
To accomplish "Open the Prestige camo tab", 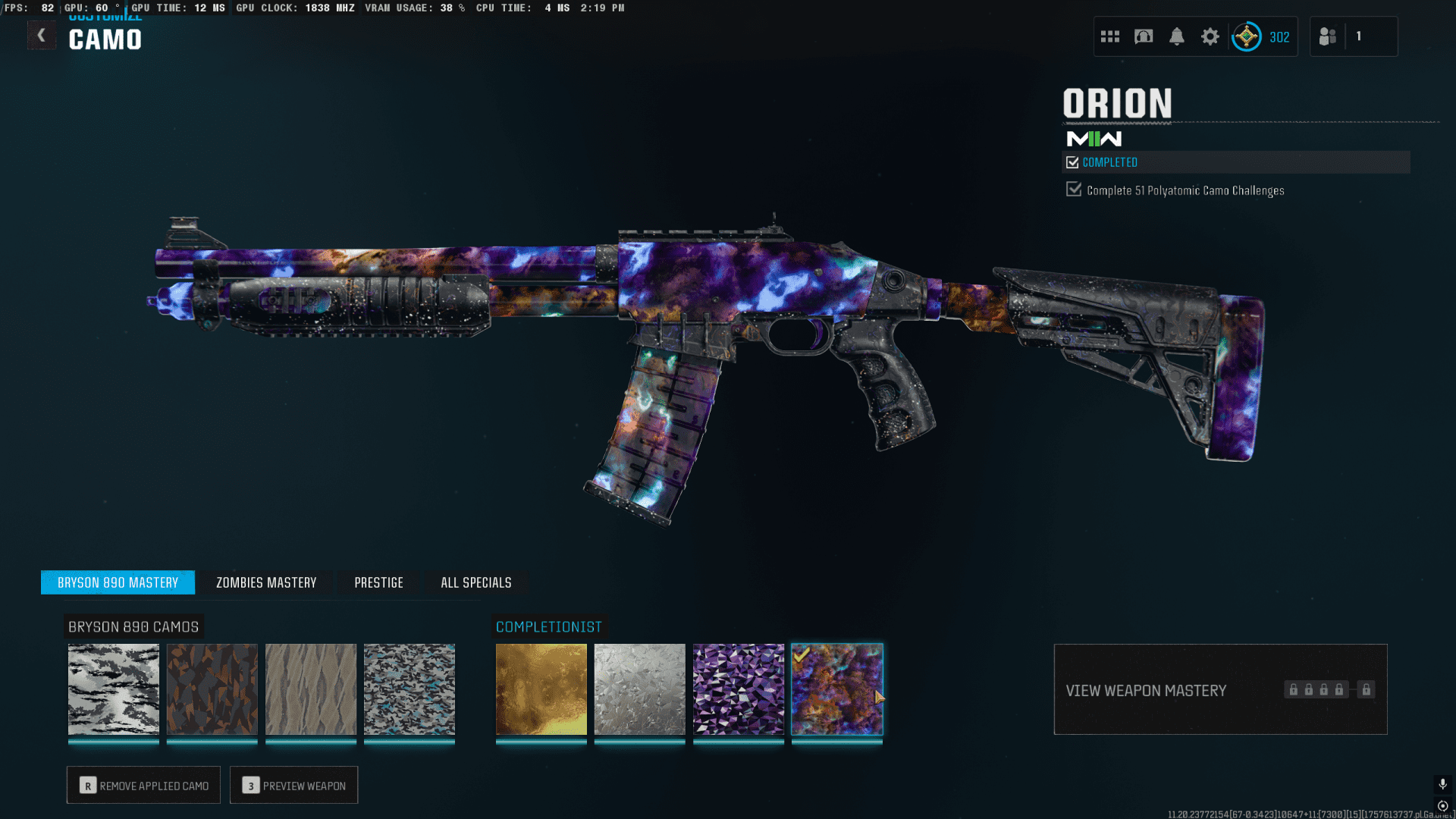I will click(x=378, y=582).
